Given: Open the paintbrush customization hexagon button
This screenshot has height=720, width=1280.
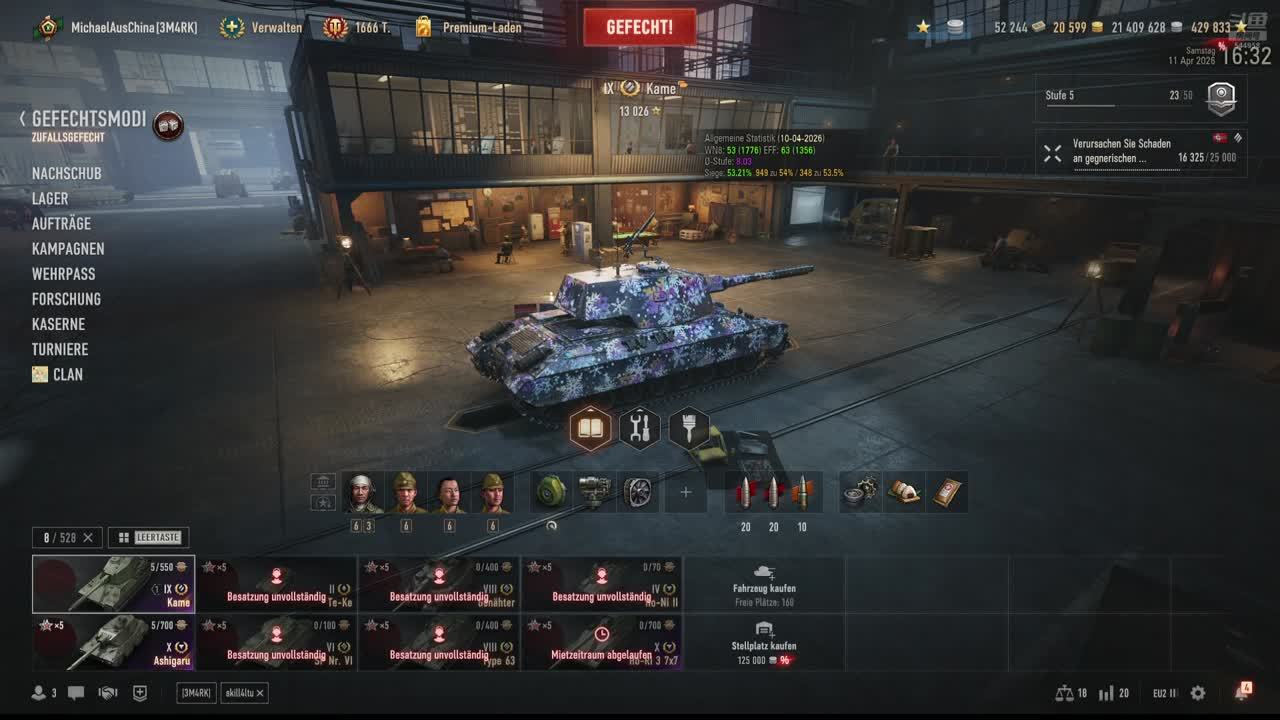Looking at the screenshot, I should tap(689, 429).
